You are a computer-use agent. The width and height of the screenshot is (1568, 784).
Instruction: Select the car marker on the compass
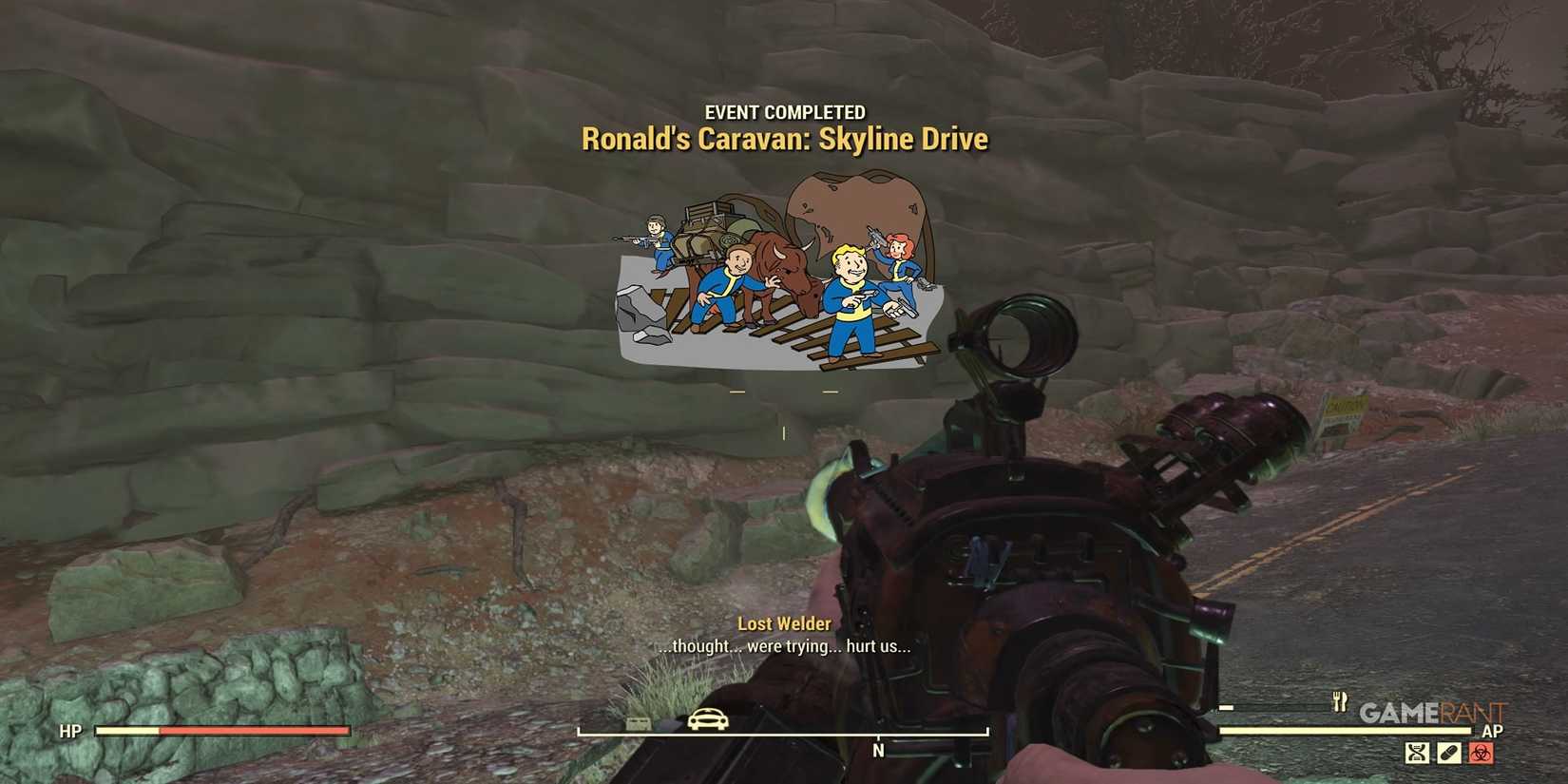point(707,720)
